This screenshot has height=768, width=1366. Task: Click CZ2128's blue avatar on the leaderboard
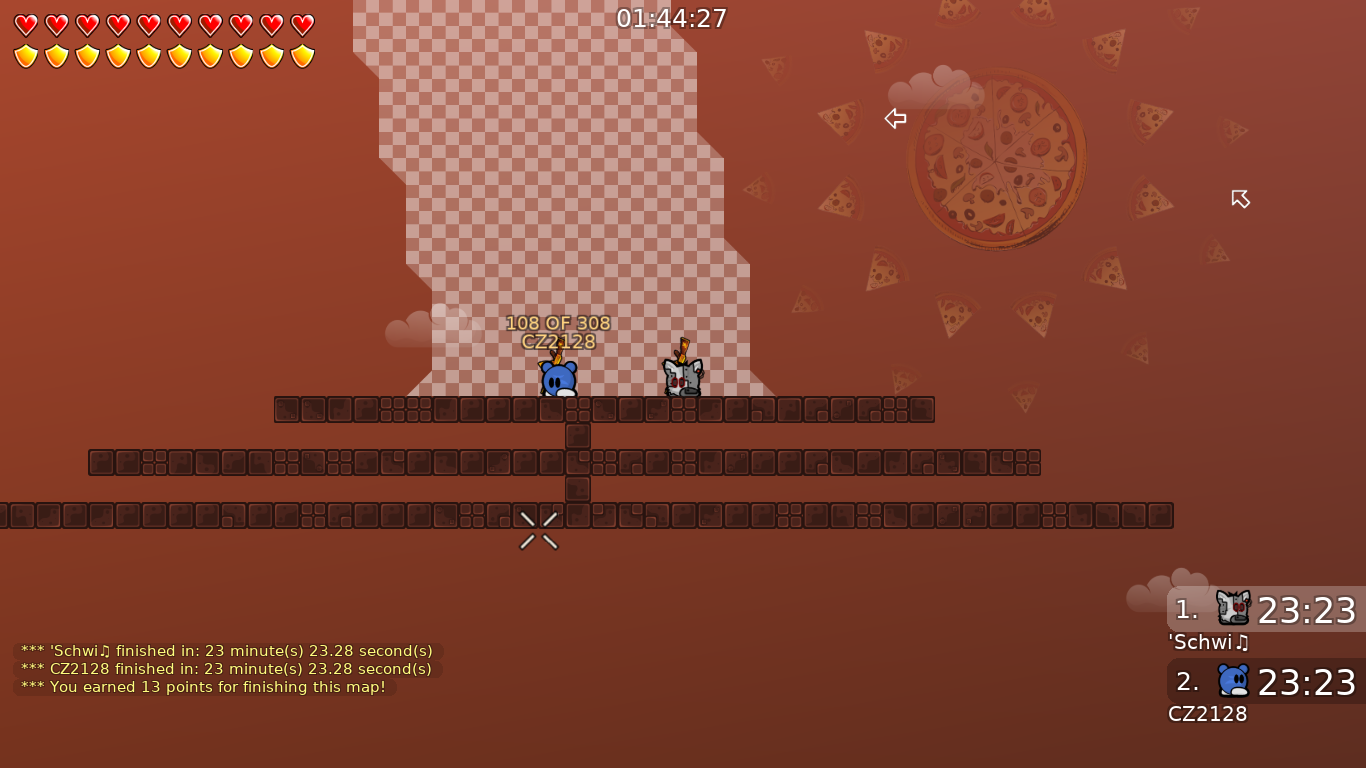pos(1234,680)
